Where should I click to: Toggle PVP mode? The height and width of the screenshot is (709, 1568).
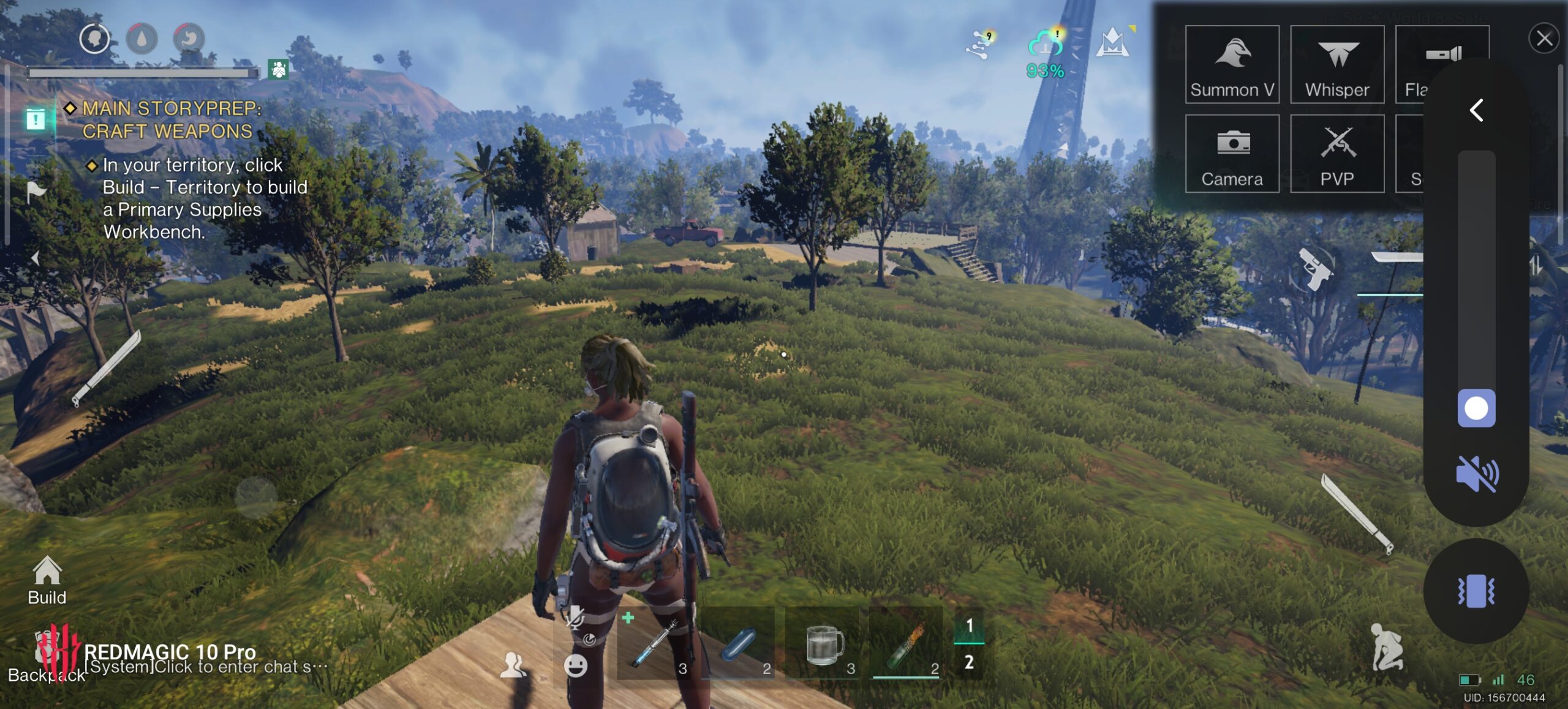point(1337,154)
